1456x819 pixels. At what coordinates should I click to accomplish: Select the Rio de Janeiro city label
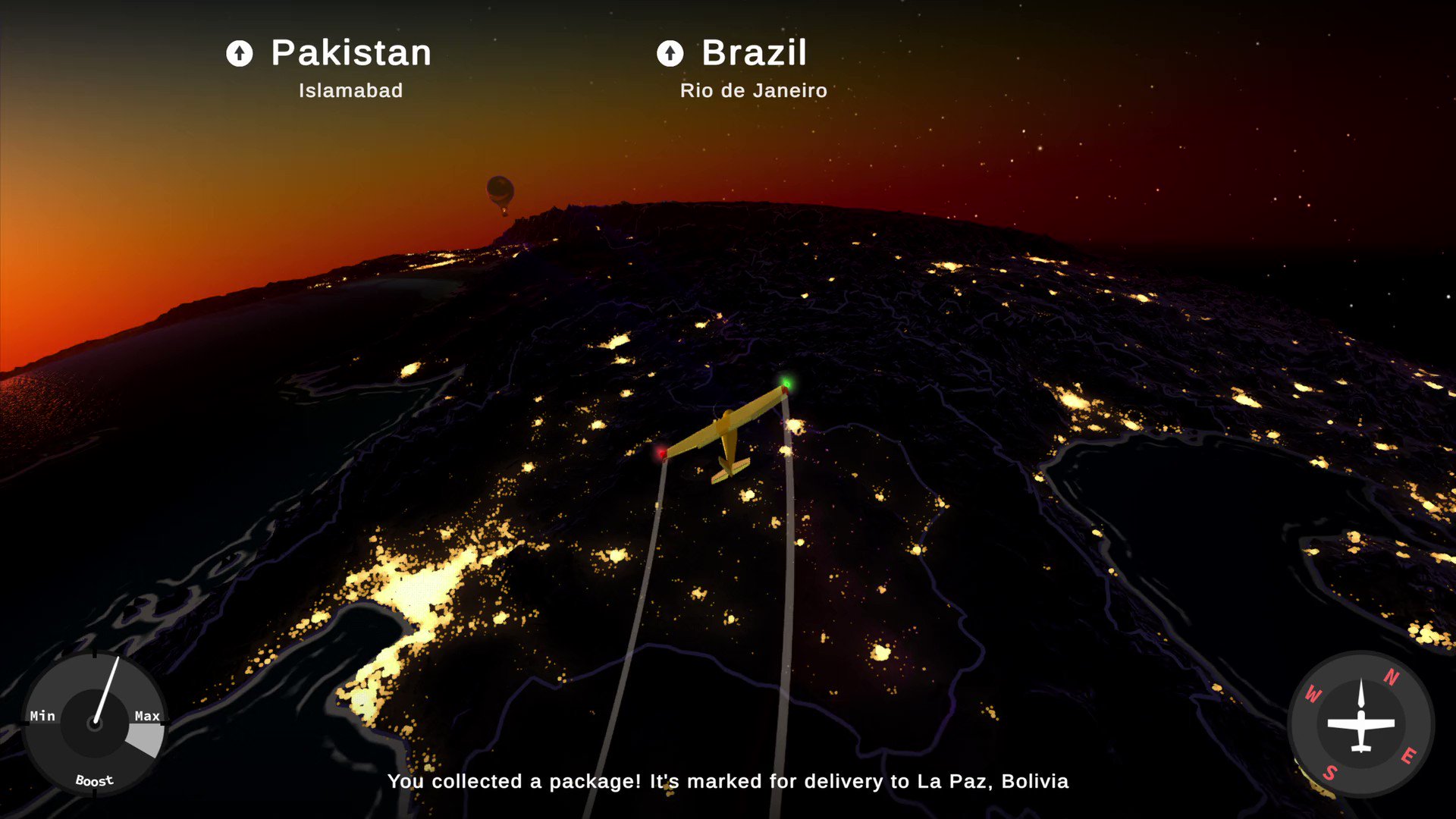[x=753, y=90]
